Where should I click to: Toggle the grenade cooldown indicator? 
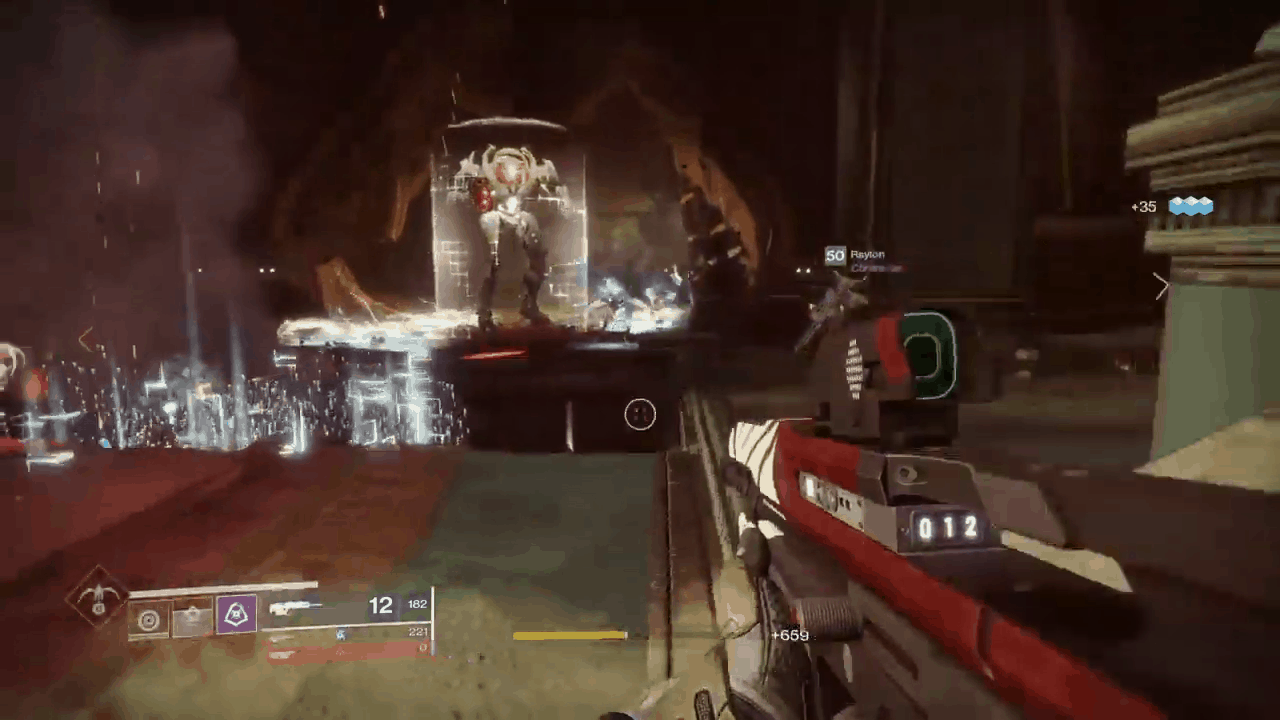point(150,620)
